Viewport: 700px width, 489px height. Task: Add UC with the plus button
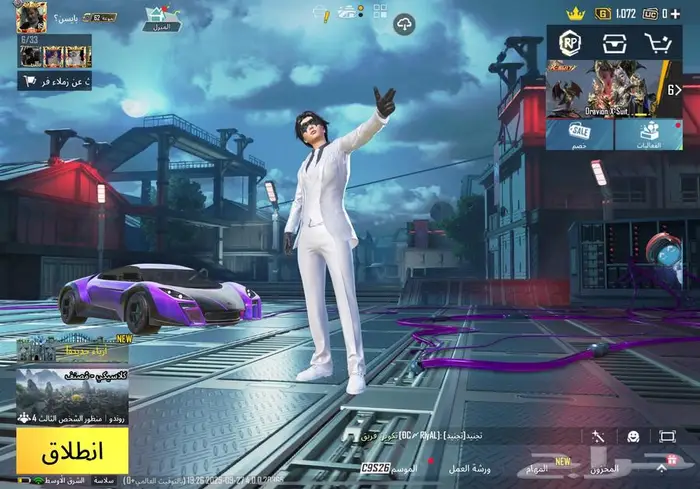click(677, 13)
